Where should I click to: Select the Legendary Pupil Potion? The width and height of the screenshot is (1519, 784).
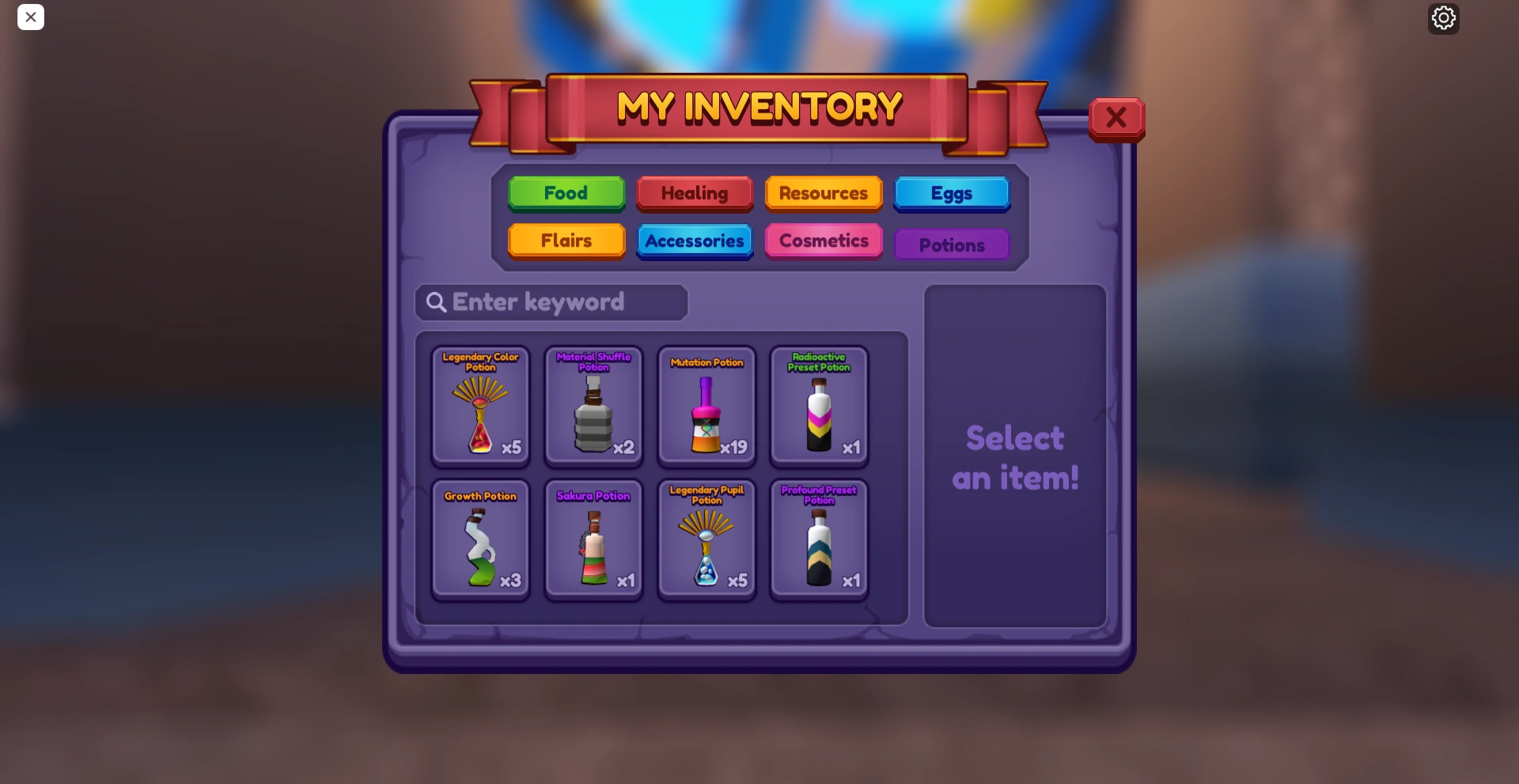(x=706, y=540)
